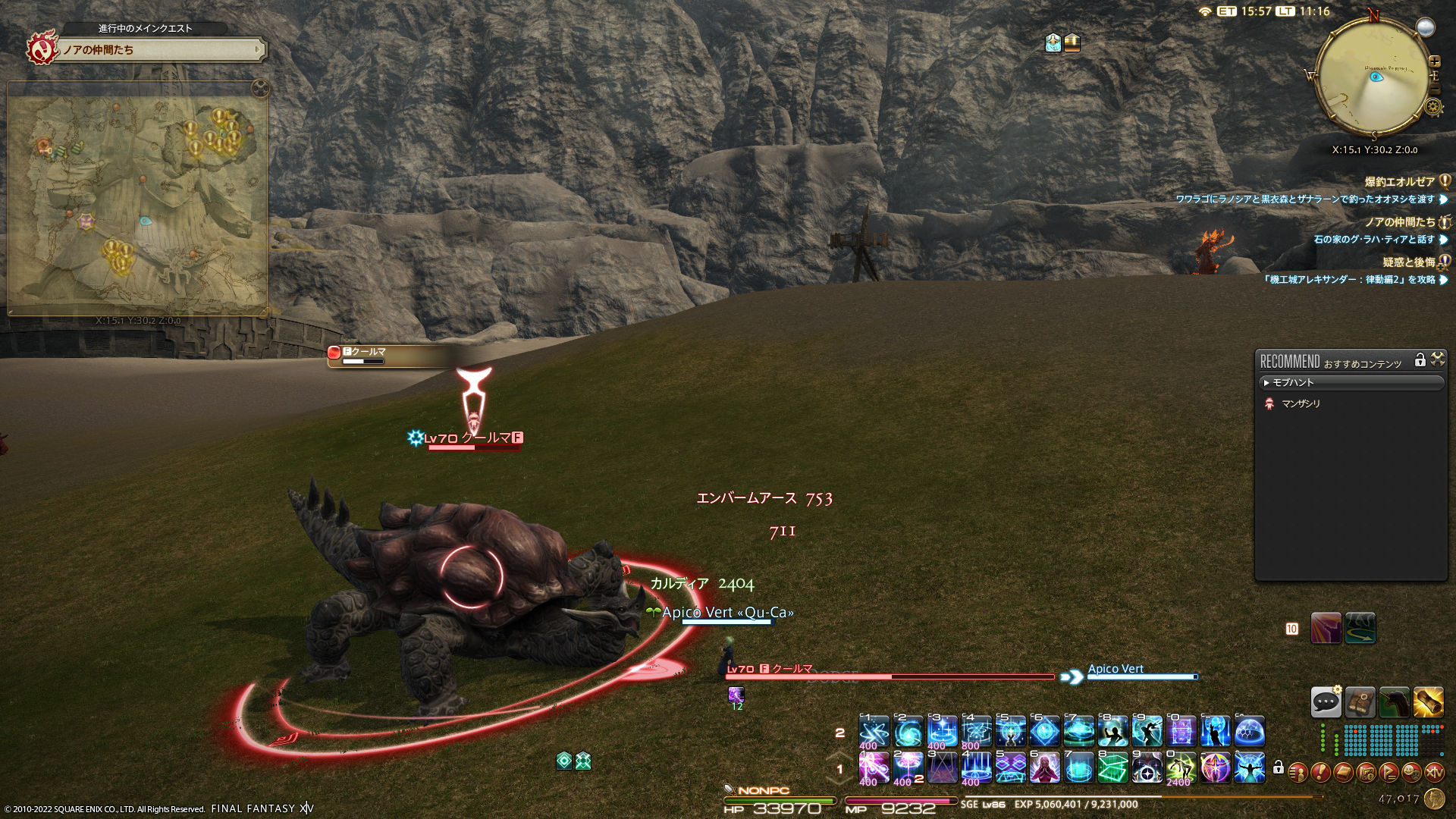Select the マンザシリ entry in the list
Viewport: 1456px width, 819px height.
tap(1301, 403)
